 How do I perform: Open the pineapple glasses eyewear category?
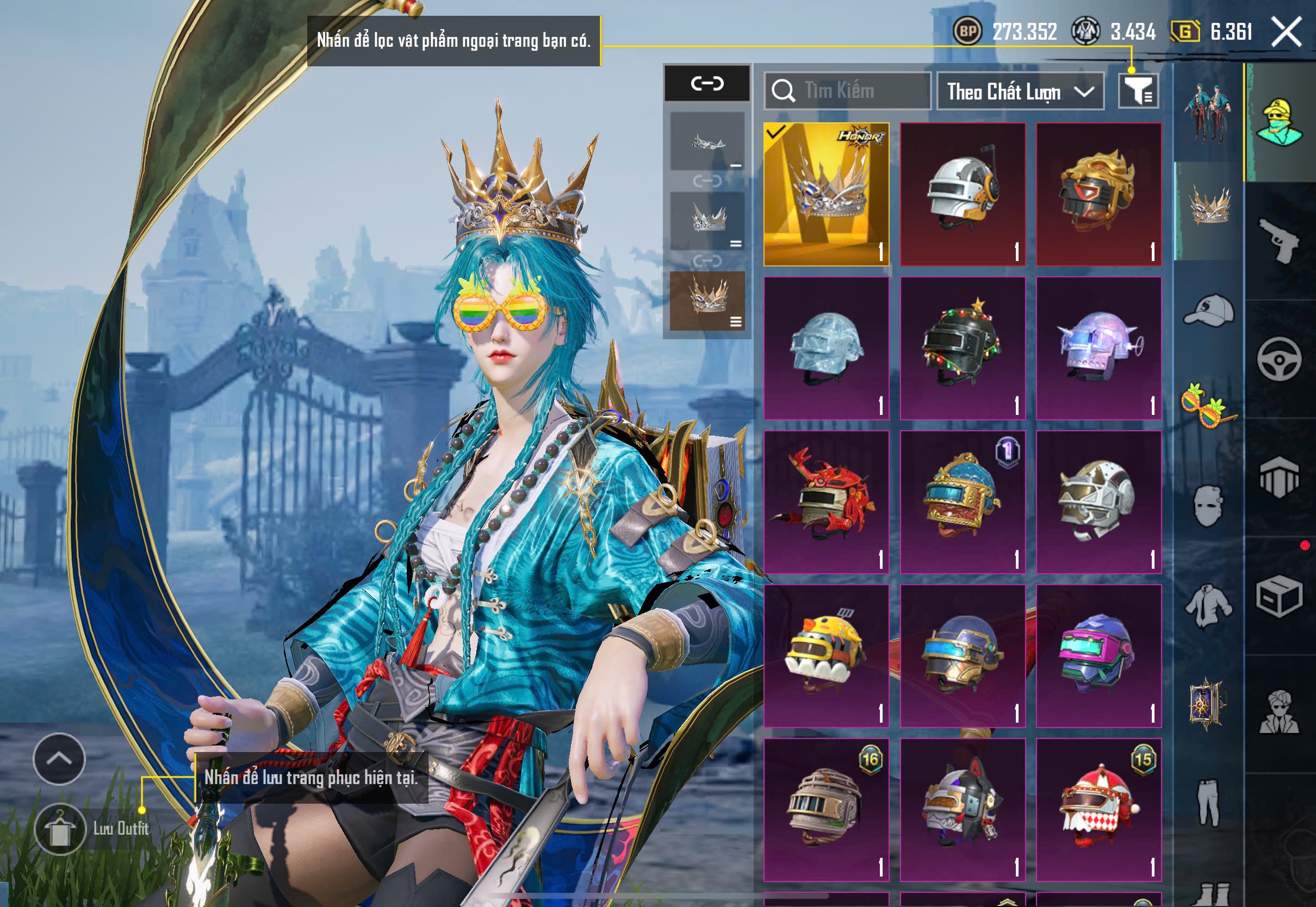[1209, 405]
